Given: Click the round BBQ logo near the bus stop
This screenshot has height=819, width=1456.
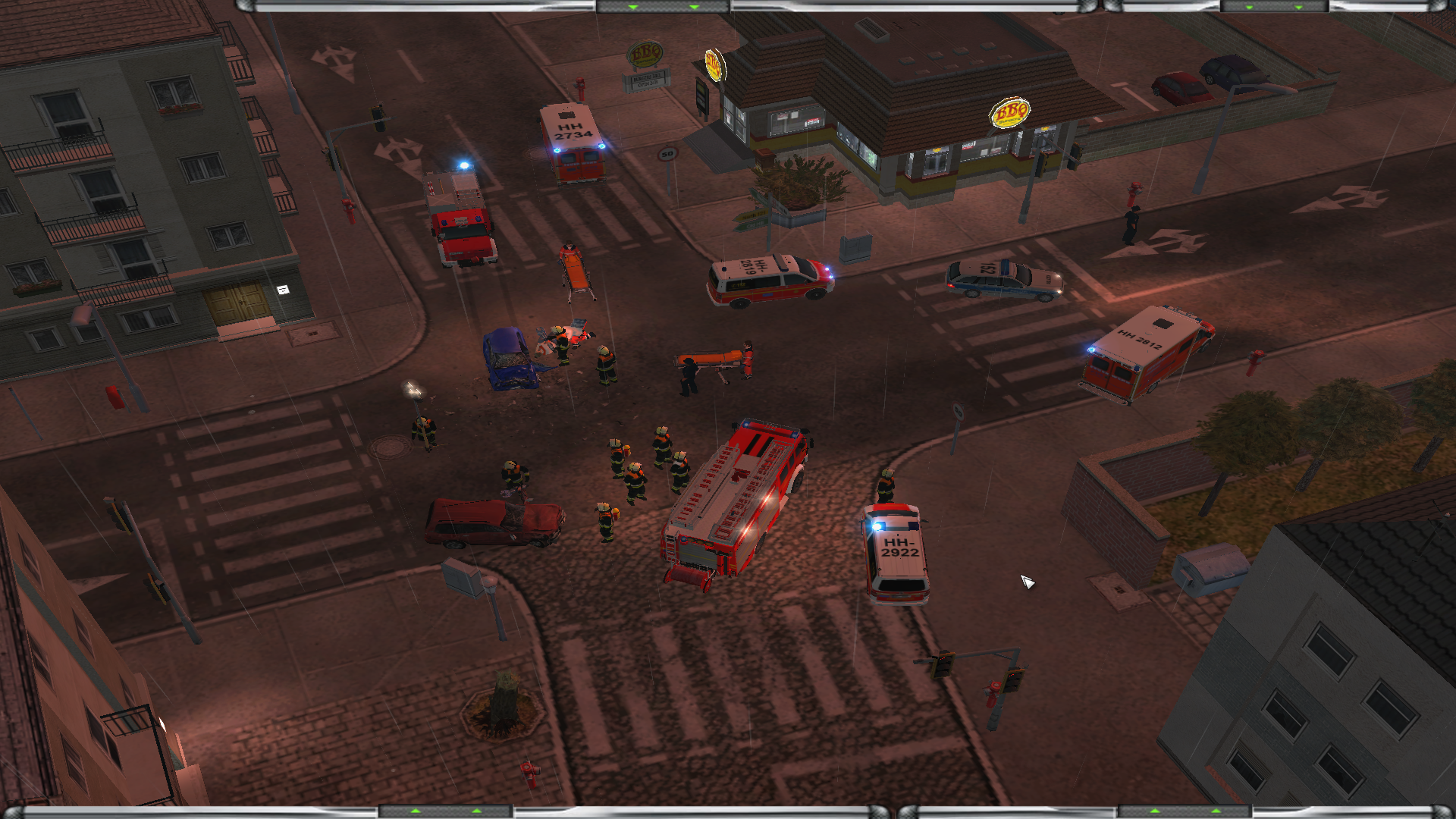Looking at the screenshot, I should point(714,67).
